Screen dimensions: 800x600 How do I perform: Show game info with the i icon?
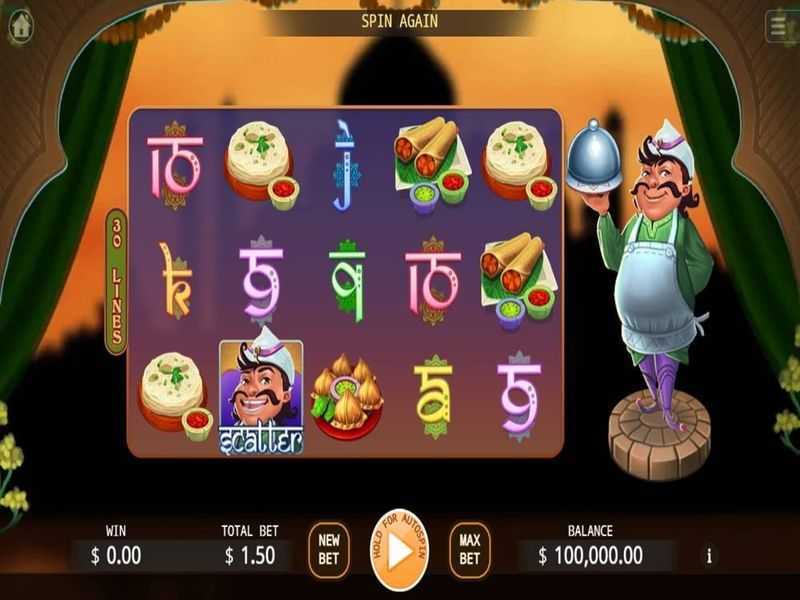point(709,556)
